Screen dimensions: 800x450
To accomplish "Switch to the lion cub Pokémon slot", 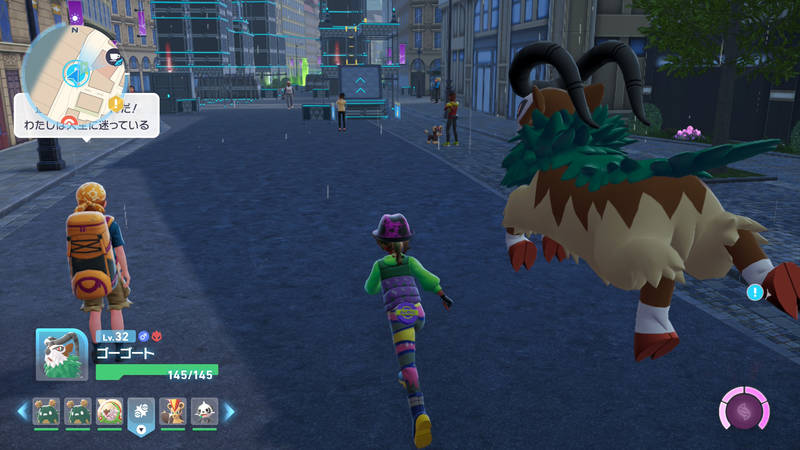I will click(x=172, y=411).
